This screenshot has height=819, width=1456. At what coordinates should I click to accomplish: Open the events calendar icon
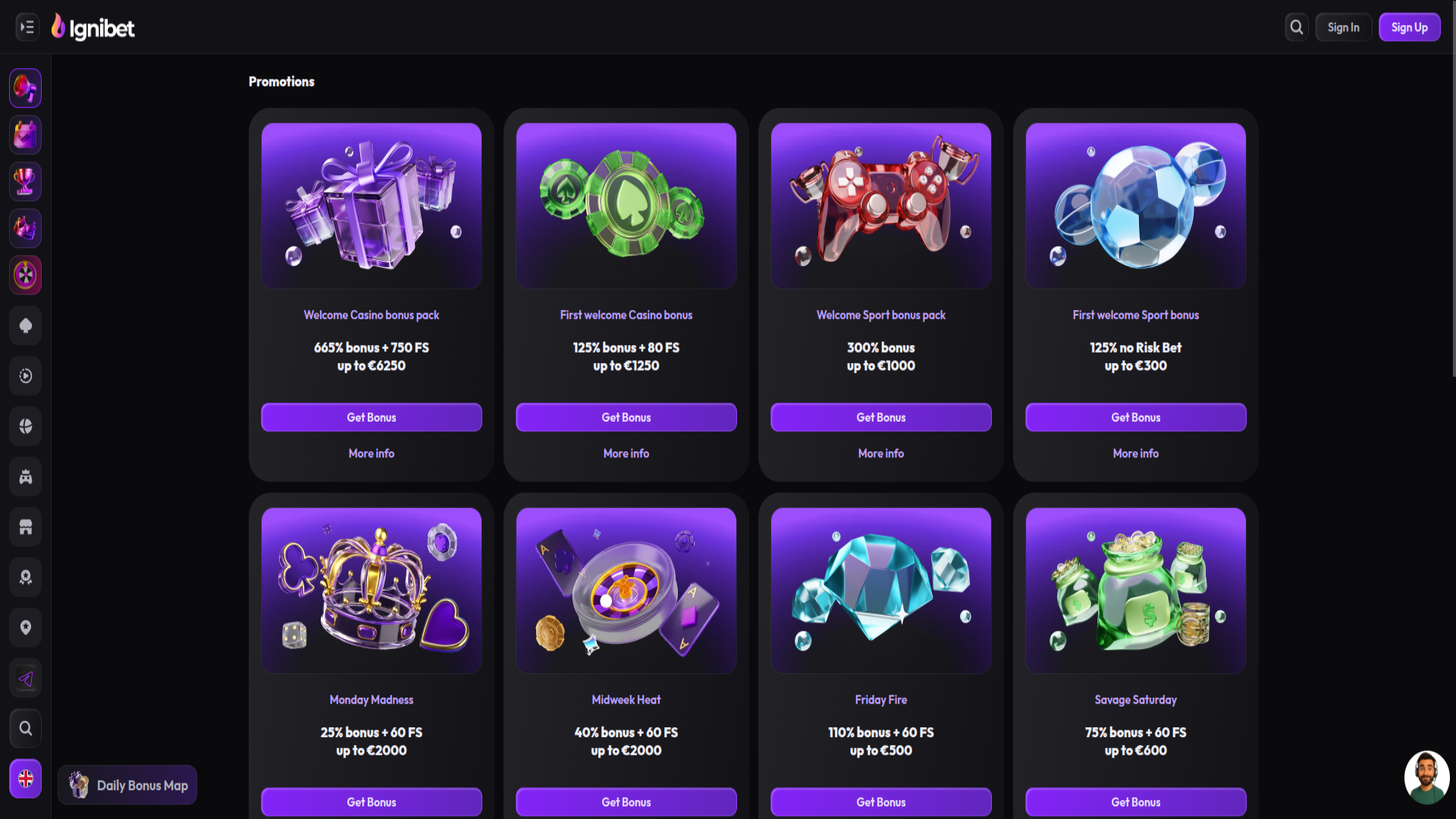click(25, 135)
